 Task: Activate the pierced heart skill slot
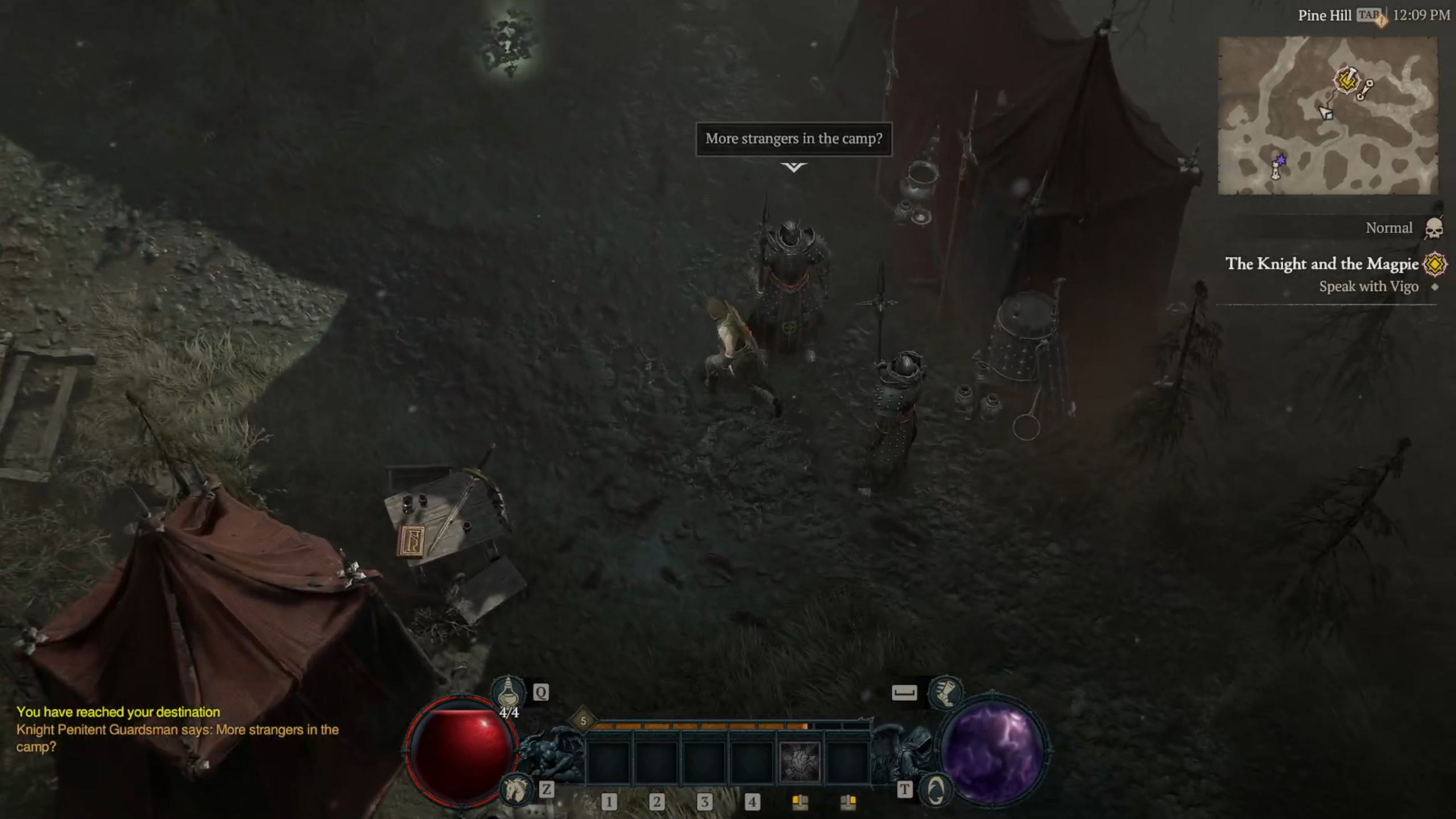pos(799,761)
